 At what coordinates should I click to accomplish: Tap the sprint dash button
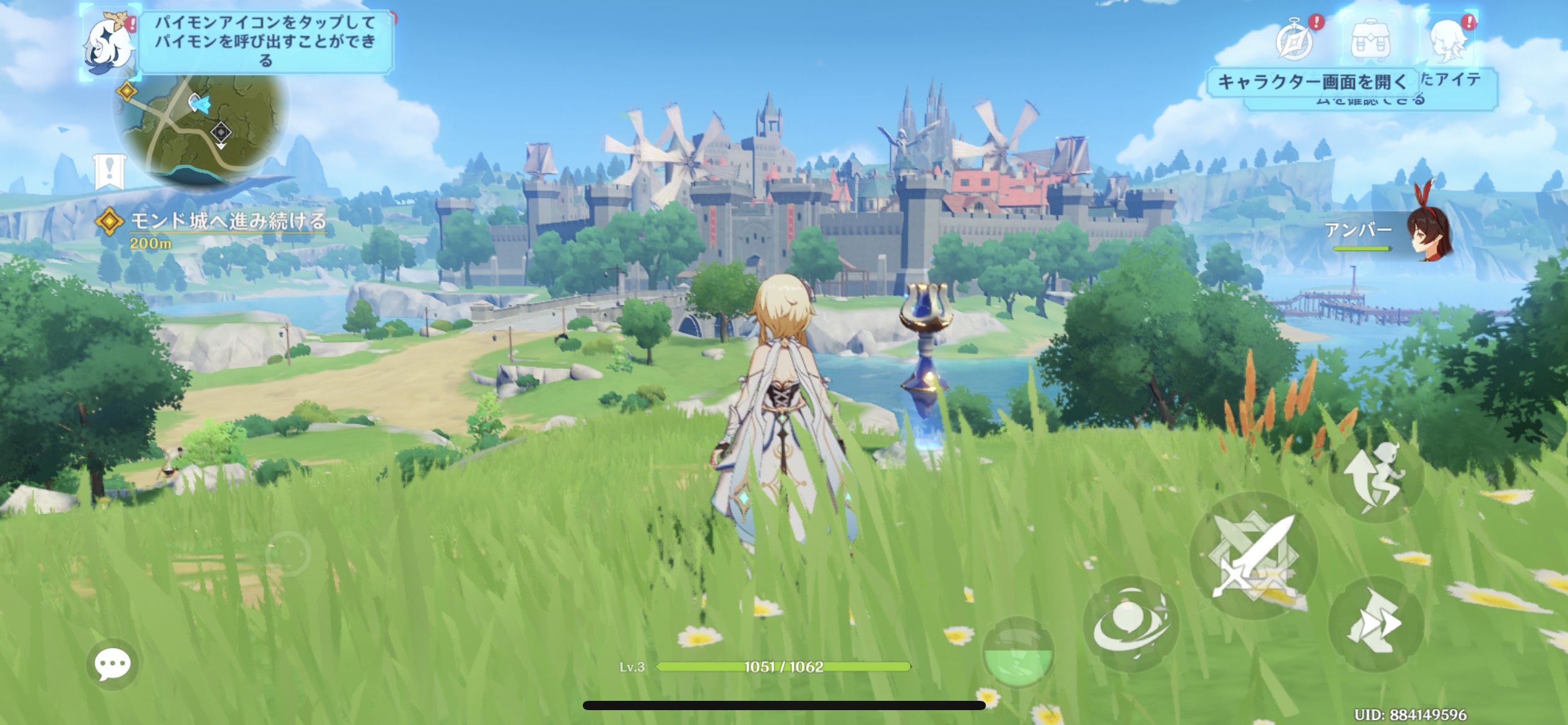pos(1376,623)
